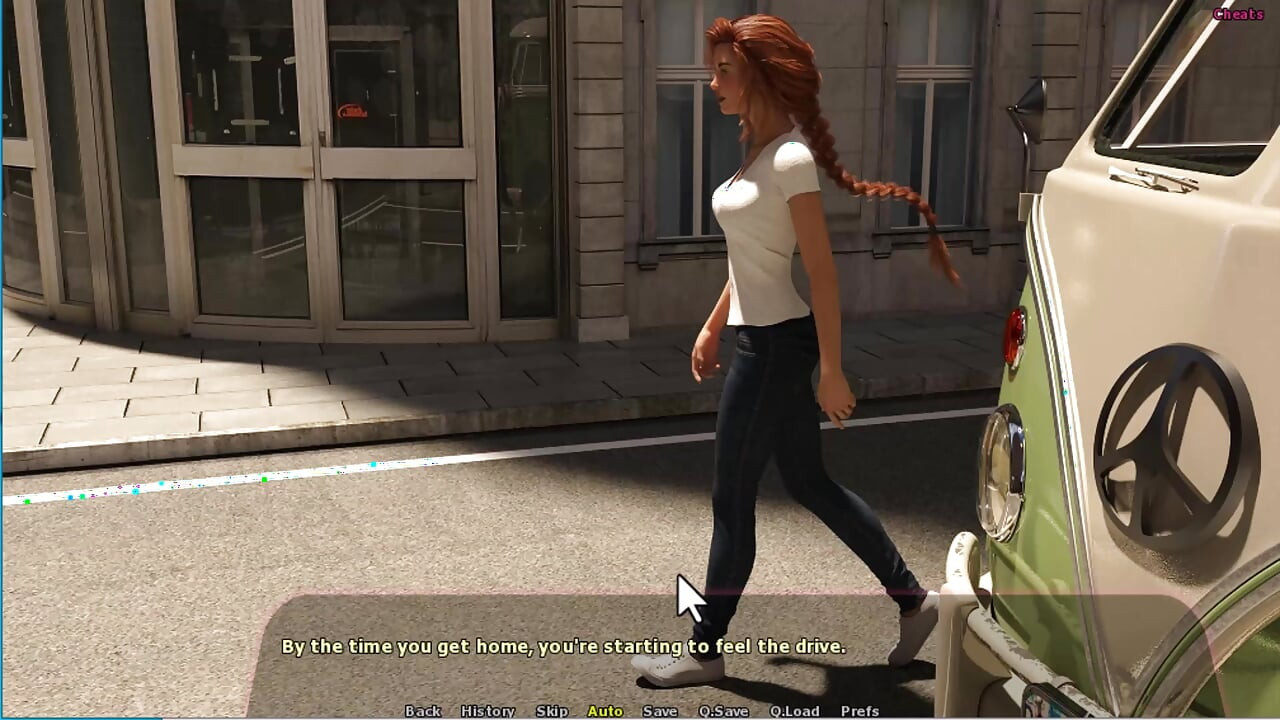Click History to review past dialogue
Viewport: 1280px width, 720px height.
coord(488,710)
